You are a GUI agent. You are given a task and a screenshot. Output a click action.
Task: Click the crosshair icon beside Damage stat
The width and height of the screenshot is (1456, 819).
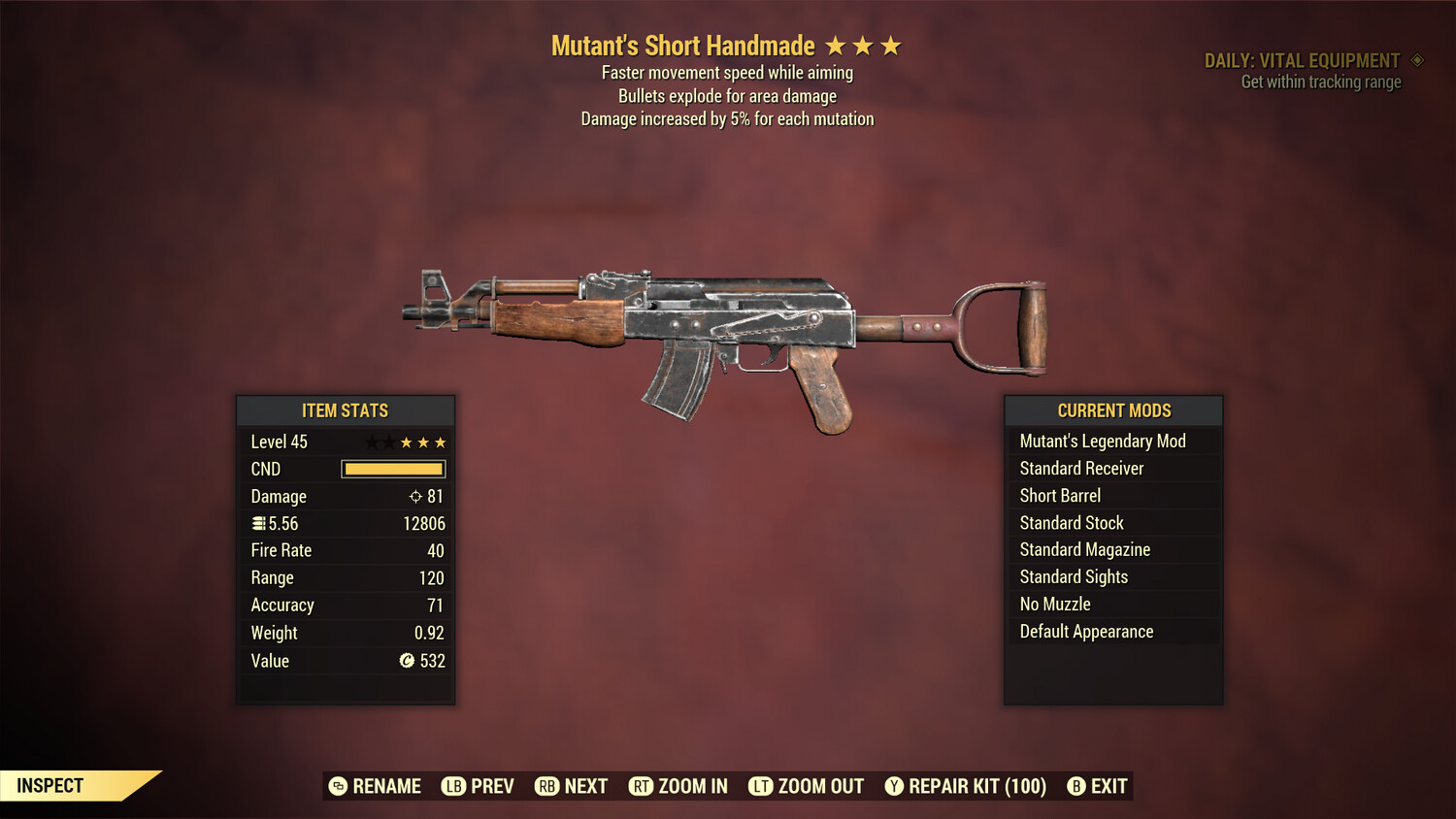(x=414, y=496)
